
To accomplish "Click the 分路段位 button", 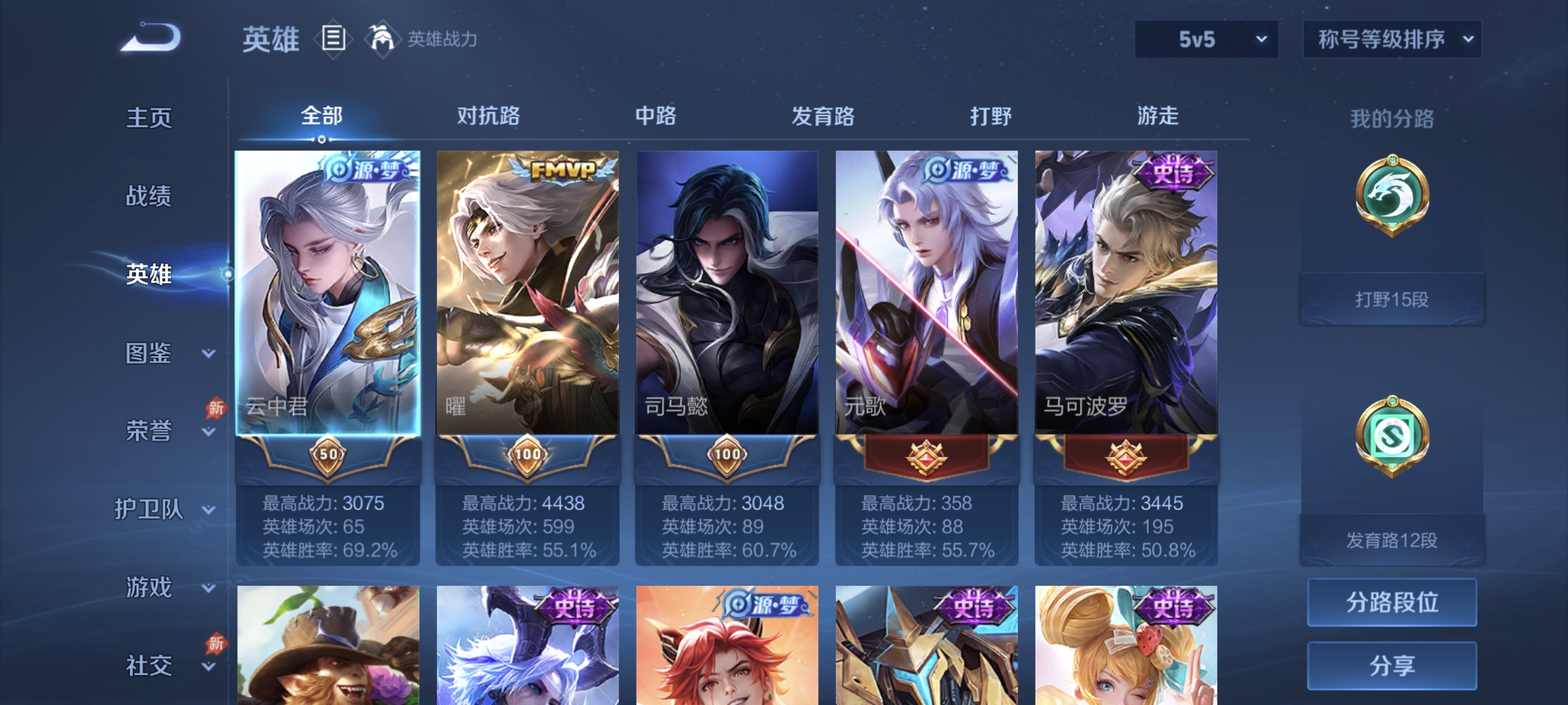I will (x=1394, y=603).
